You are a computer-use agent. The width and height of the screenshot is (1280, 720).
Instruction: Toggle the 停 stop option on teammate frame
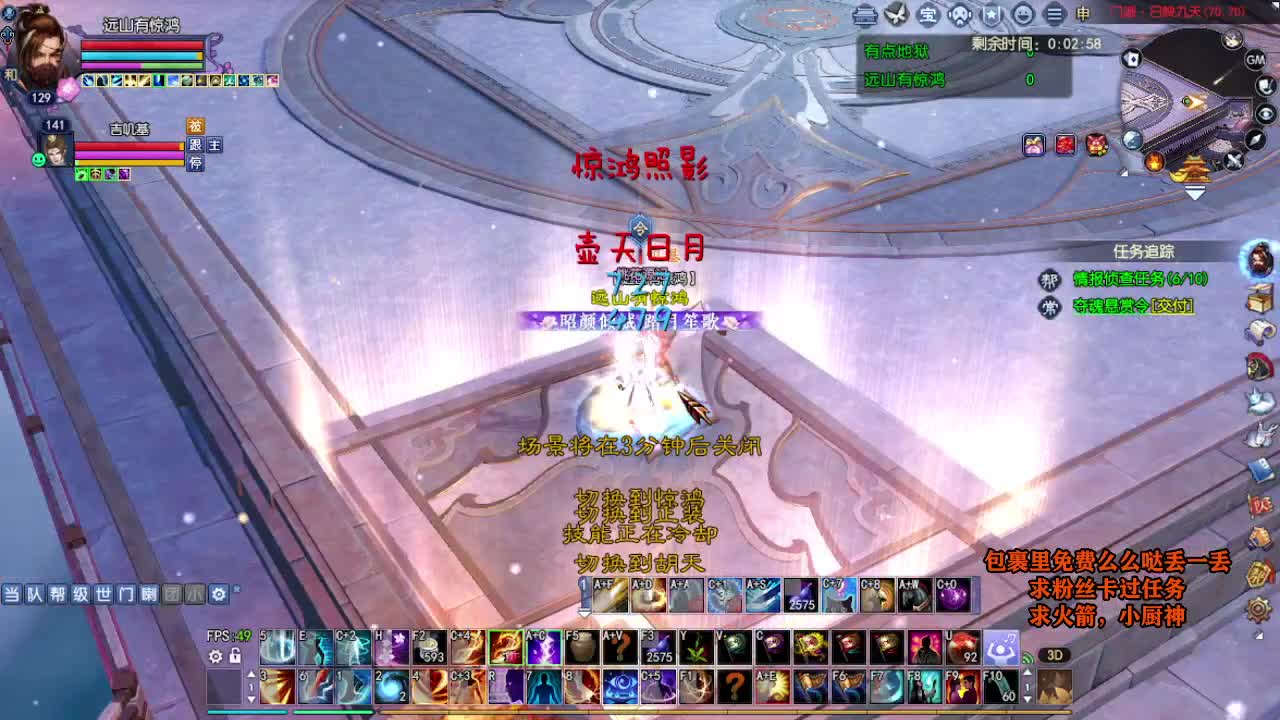pyautogui.click(x=195, y=163)
